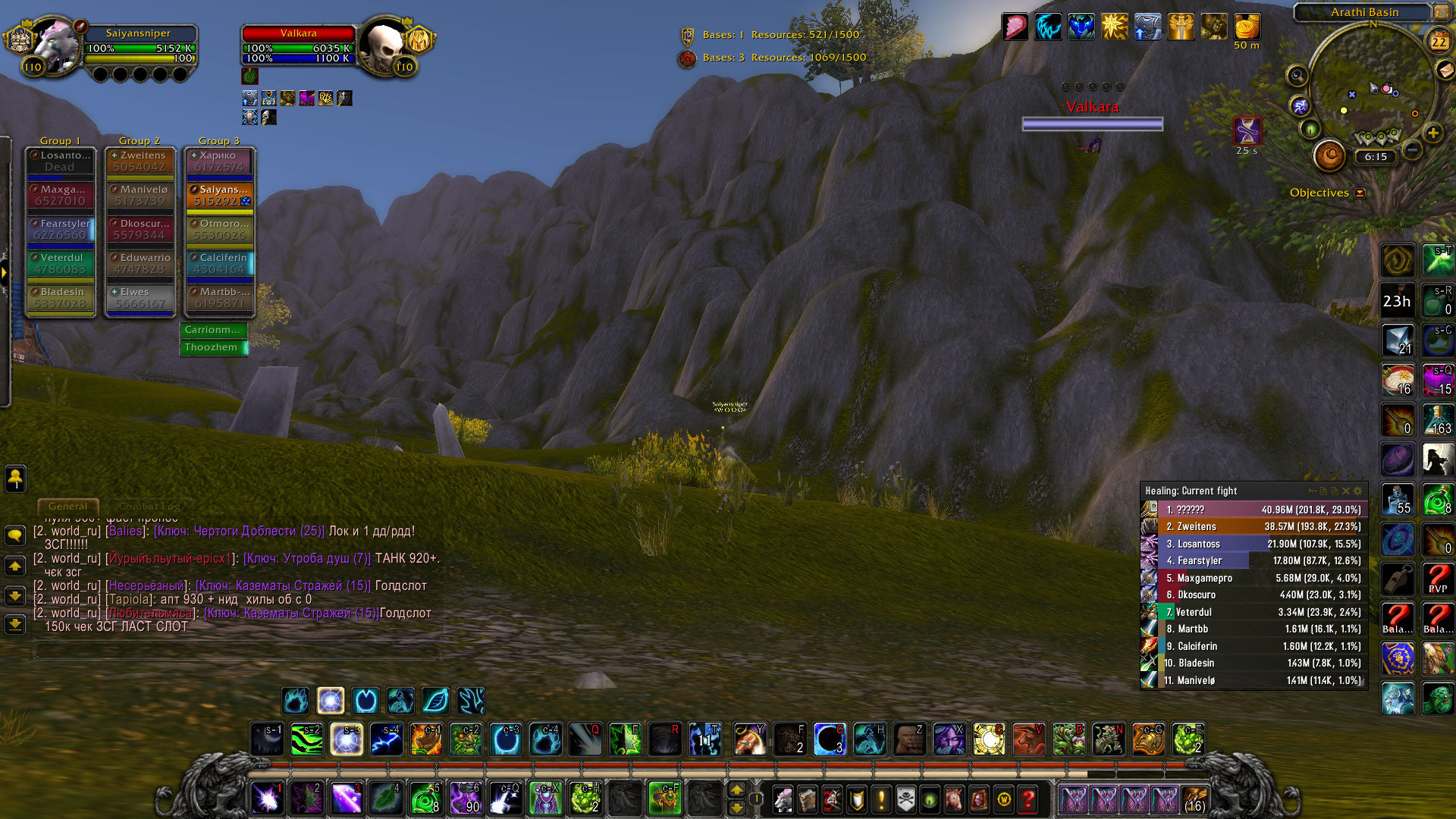Close the healing meter with the X
The image size is (1456, 819).
(1346, 491)
